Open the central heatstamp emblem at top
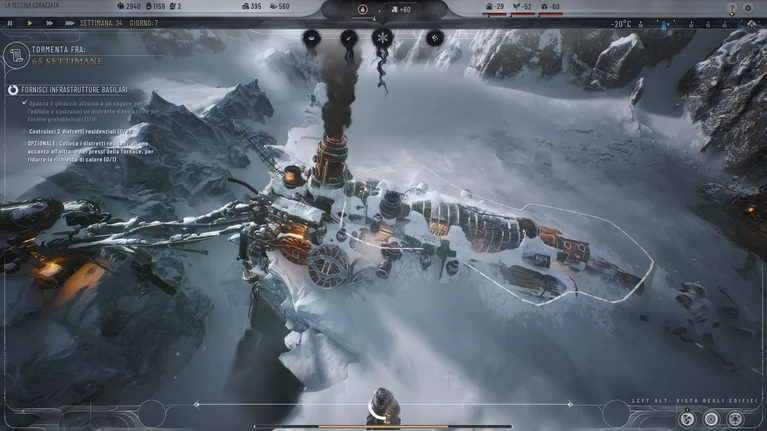The image size is (767, 431). pyautogui.click(x=363, y=10)
